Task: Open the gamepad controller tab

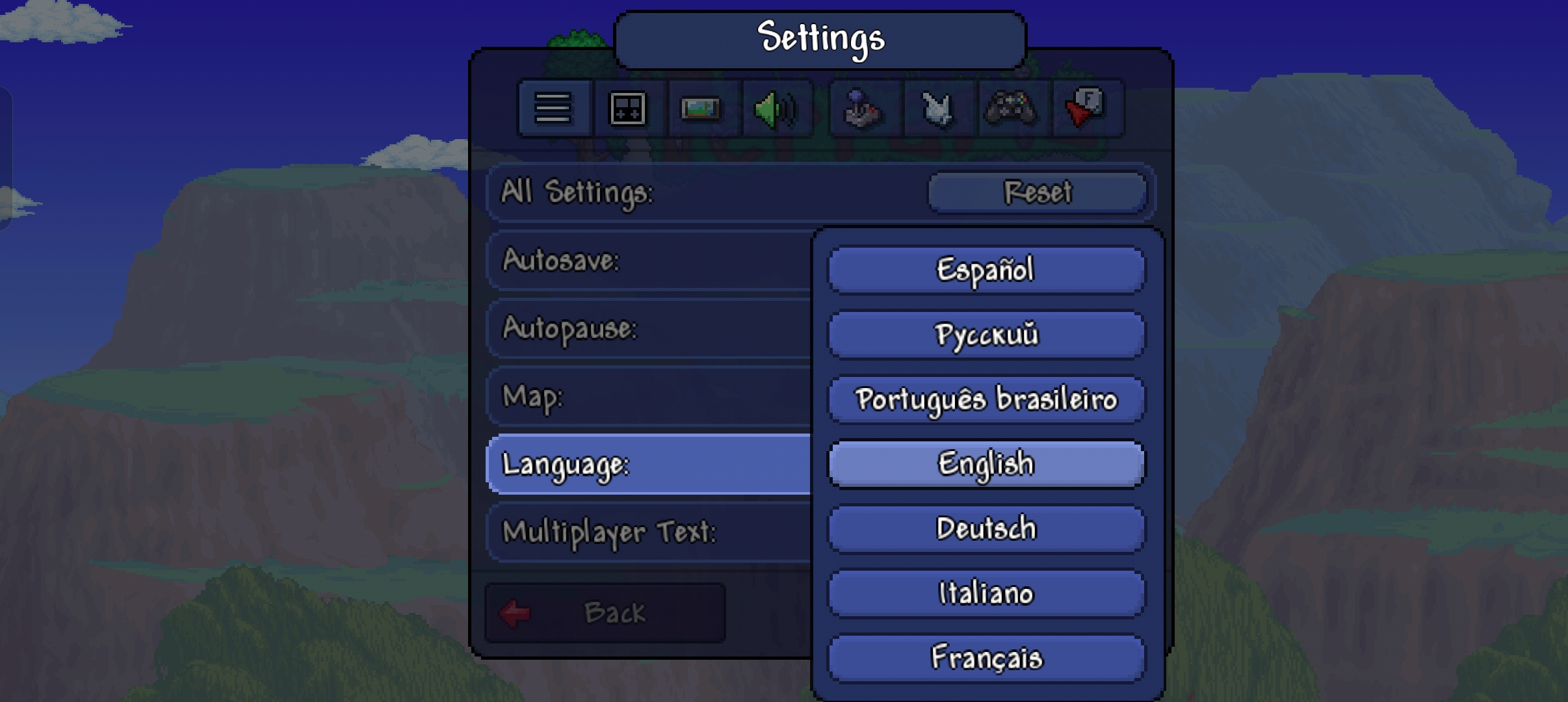Action: [1011, 109]
